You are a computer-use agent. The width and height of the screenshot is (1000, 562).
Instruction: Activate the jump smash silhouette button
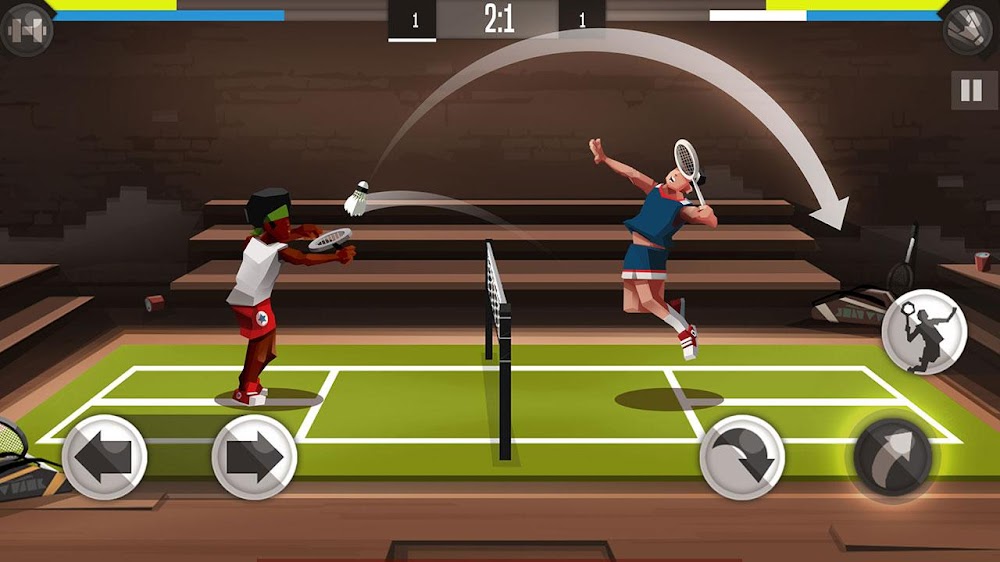pos(924,331)
